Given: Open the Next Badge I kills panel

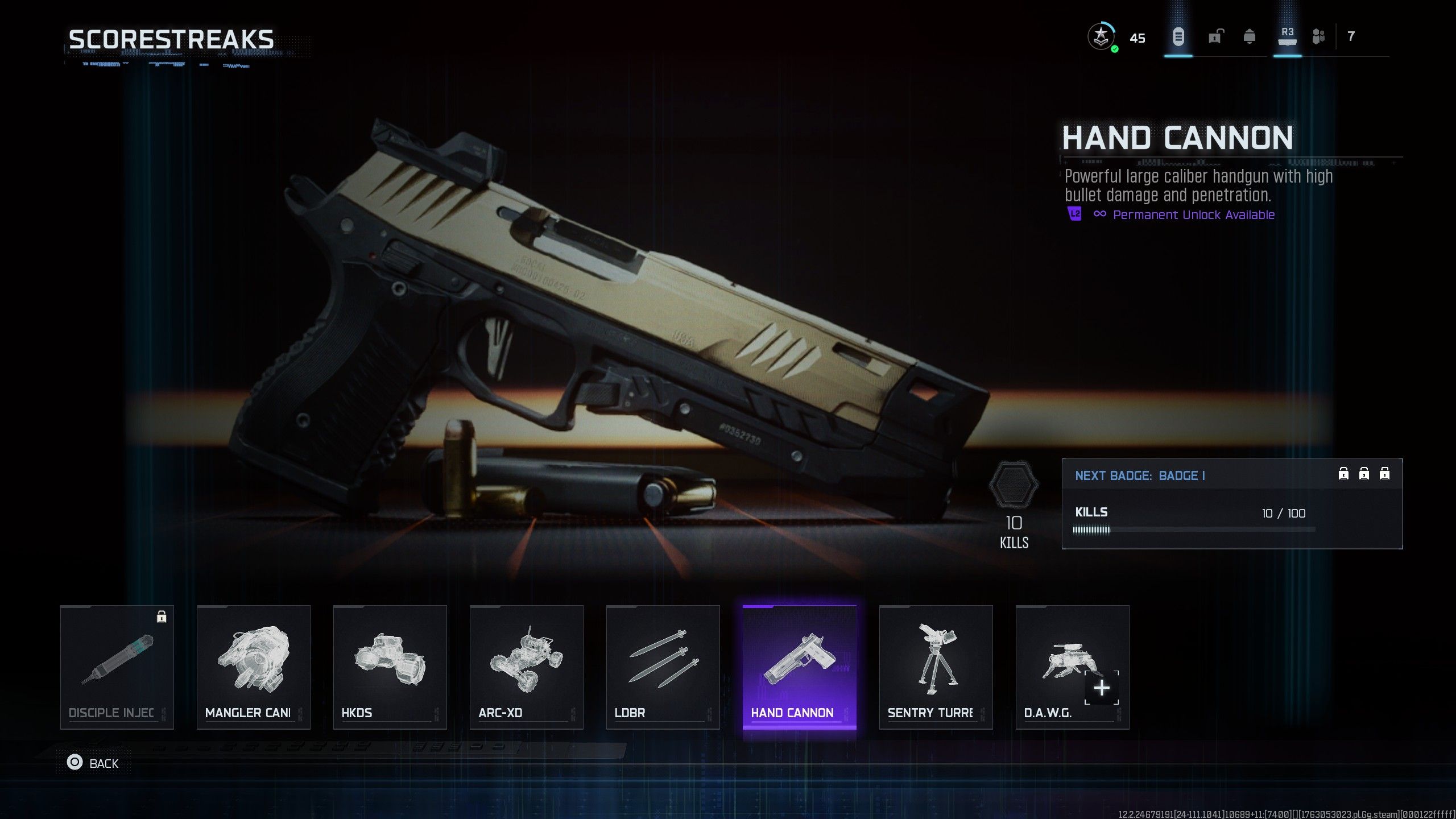Looking at the screenshot, I should coord(1232,504).
